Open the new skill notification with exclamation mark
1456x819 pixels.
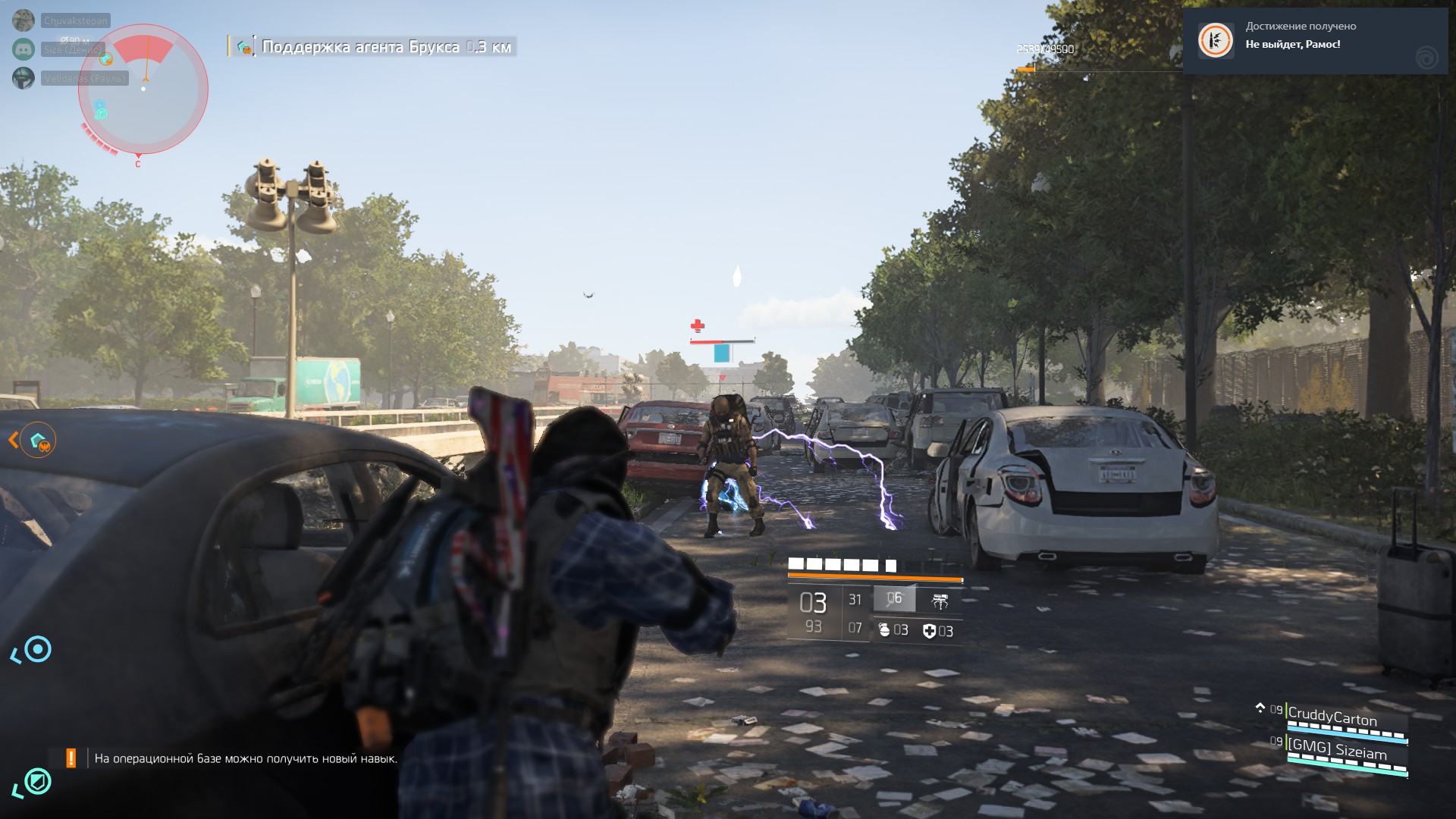click(235, 758)
